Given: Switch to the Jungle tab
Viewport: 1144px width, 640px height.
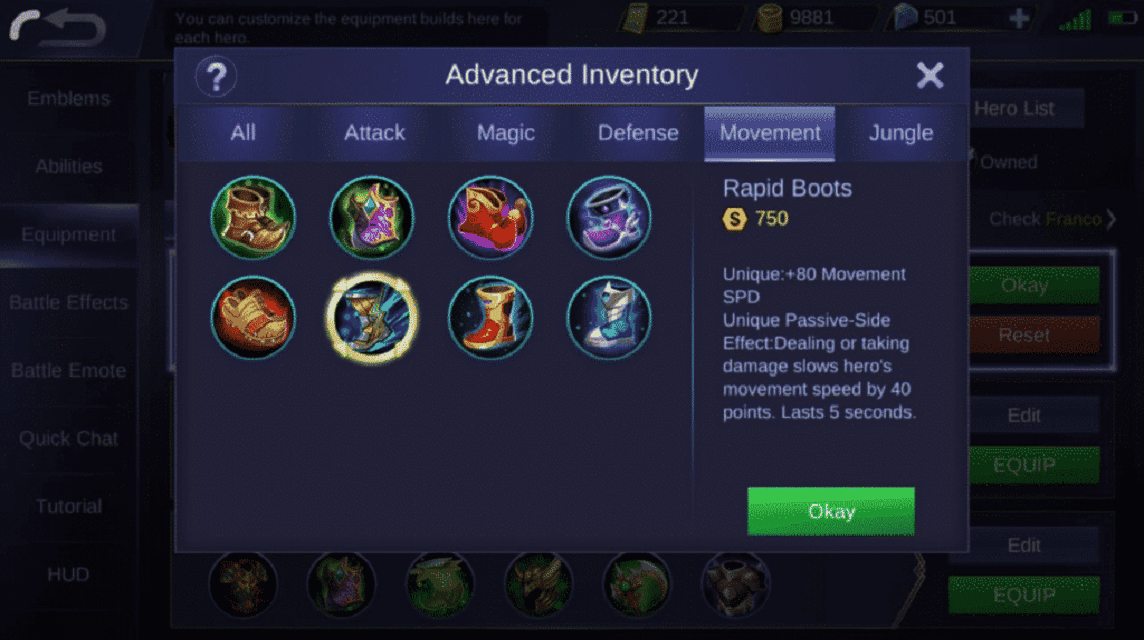Looking at the screenshot, I should click(900, 133).
